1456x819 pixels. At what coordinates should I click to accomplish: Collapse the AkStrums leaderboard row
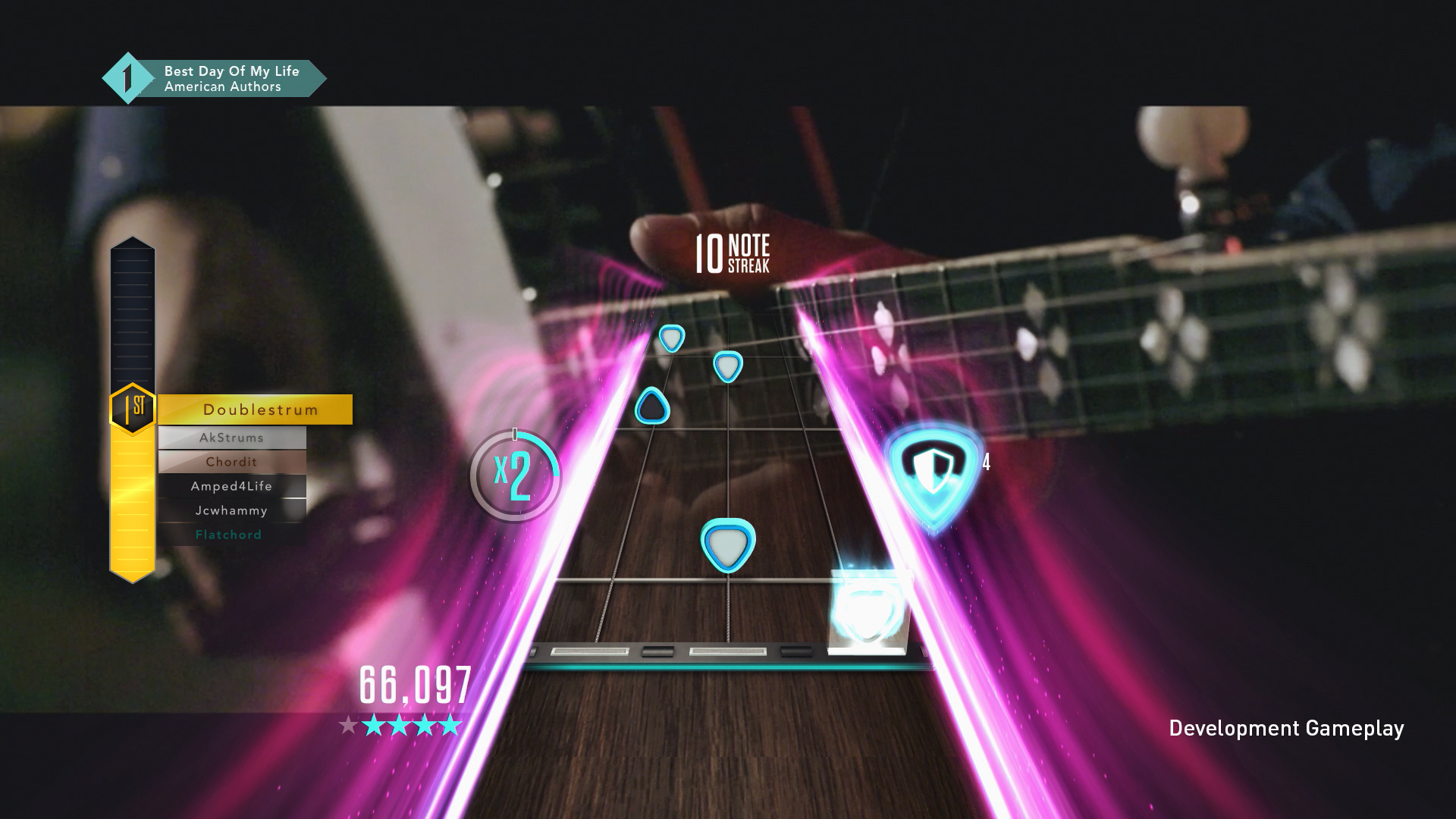(231, 437)
